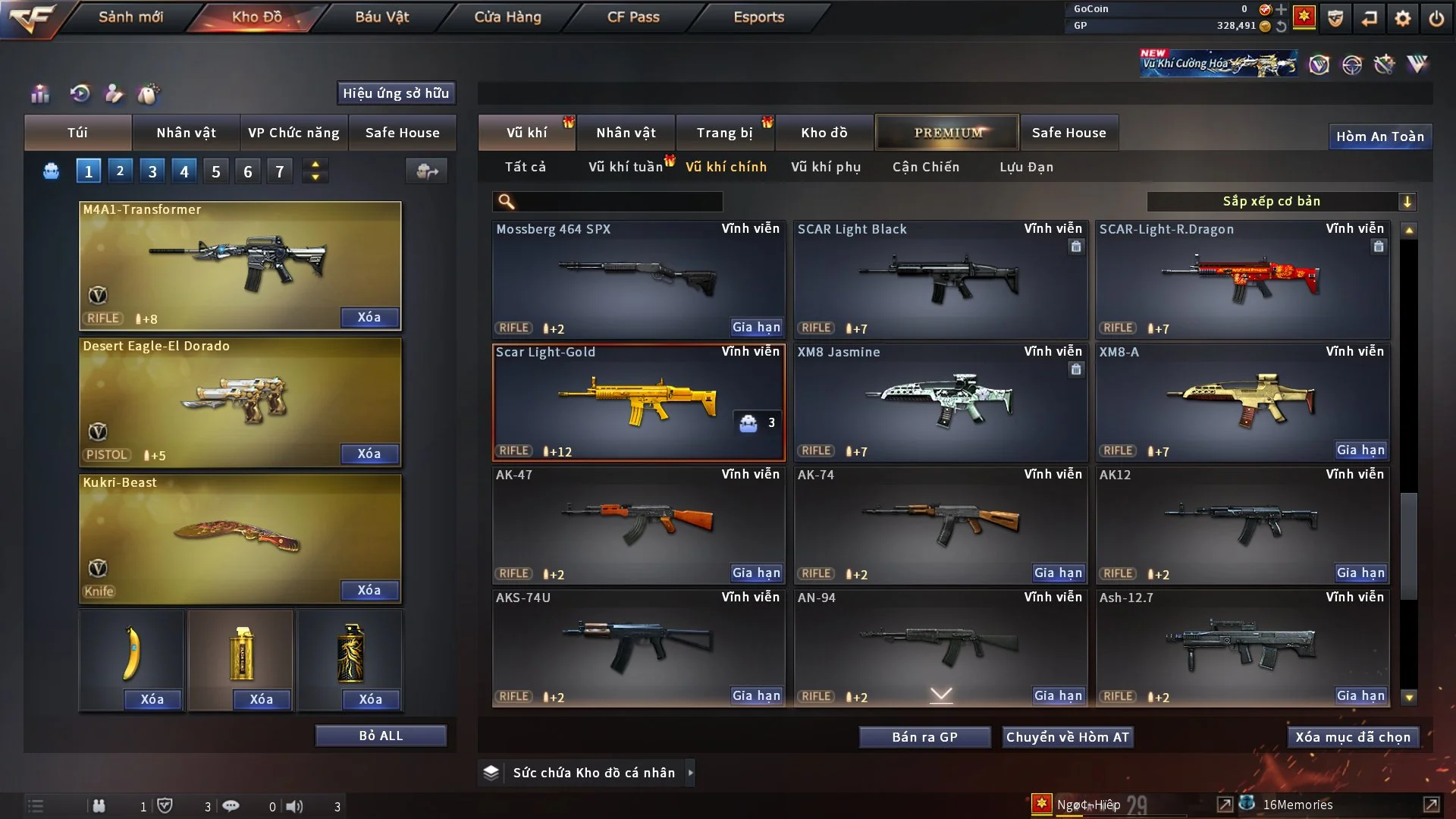Pick the XM8 Jasmine rifle

(x=940, y=402)
